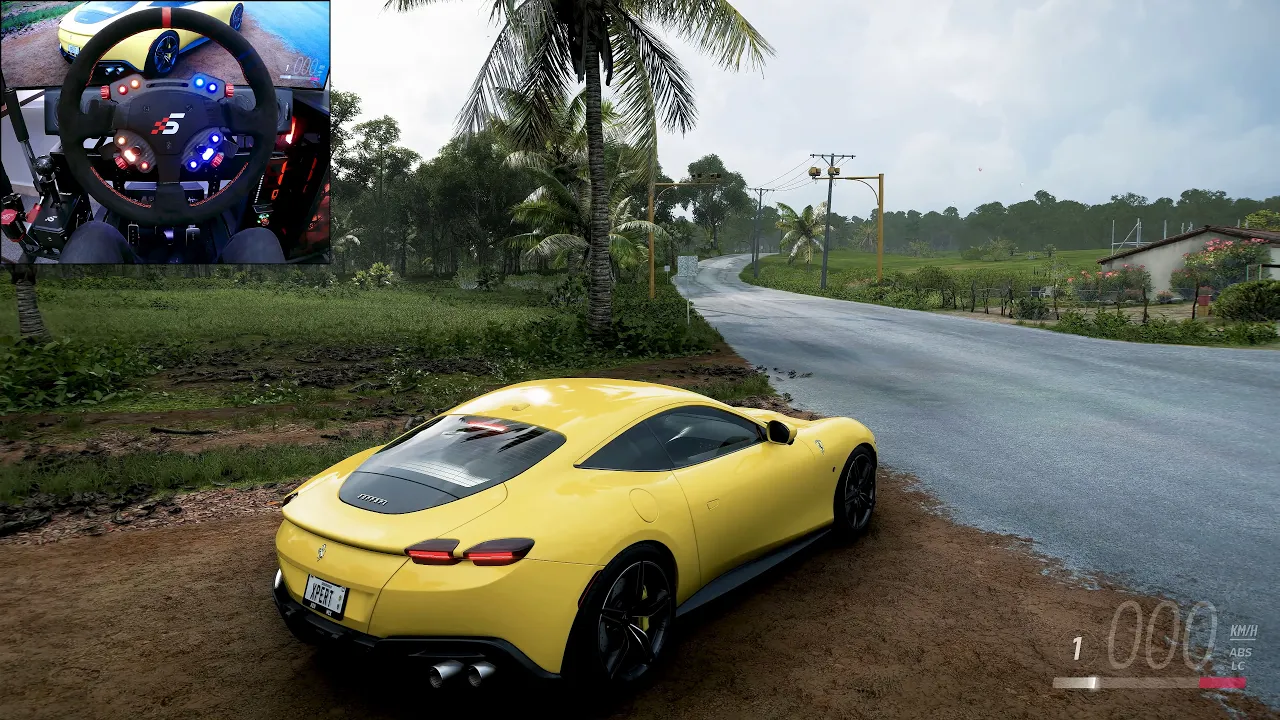The height and width of the screenshot is (720, 1280).
Task: Click the wheel's center display module
Action: (169, 84)
